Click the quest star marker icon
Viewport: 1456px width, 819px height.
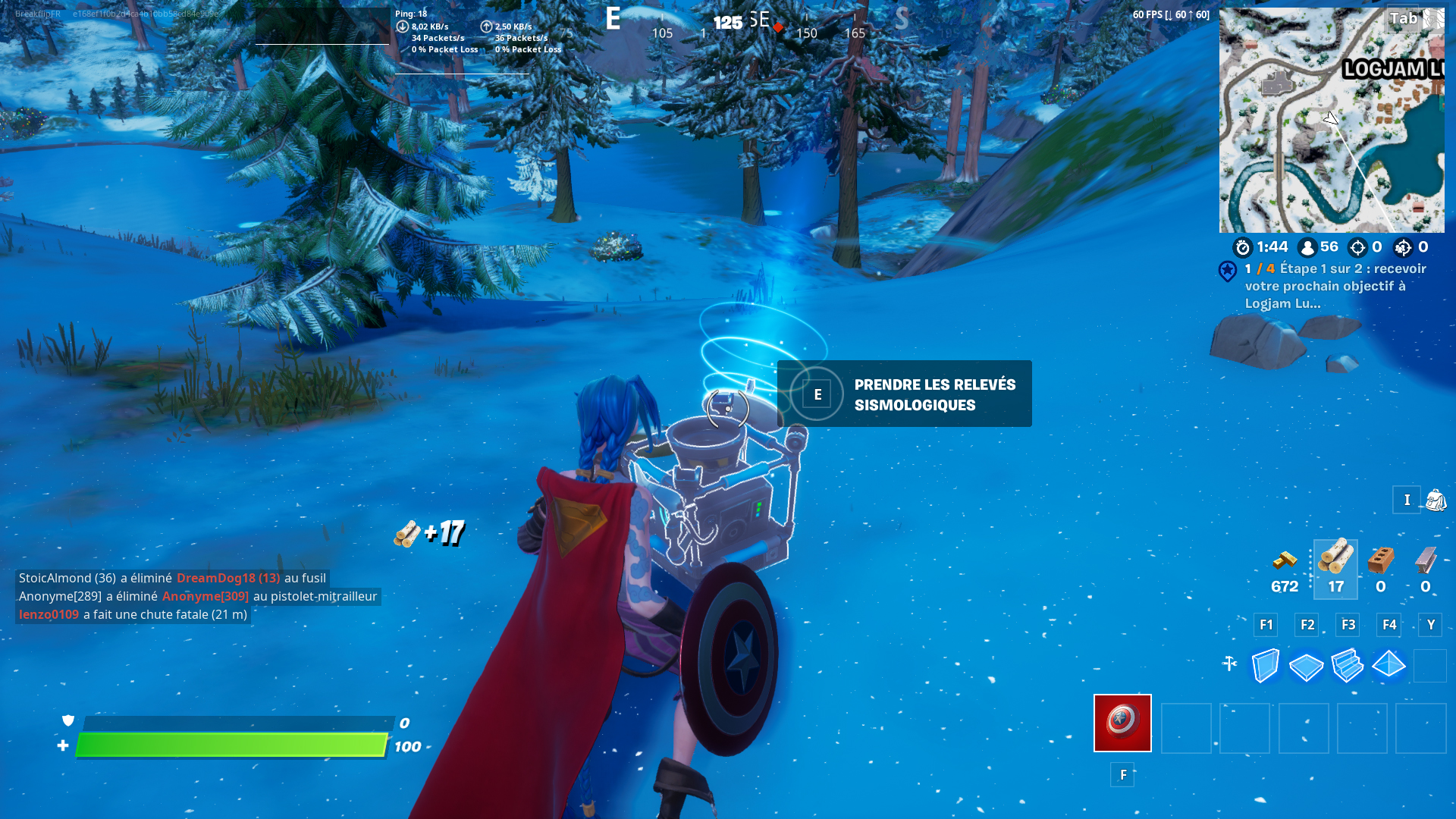pyautogui.click(x=1229, y=270)
